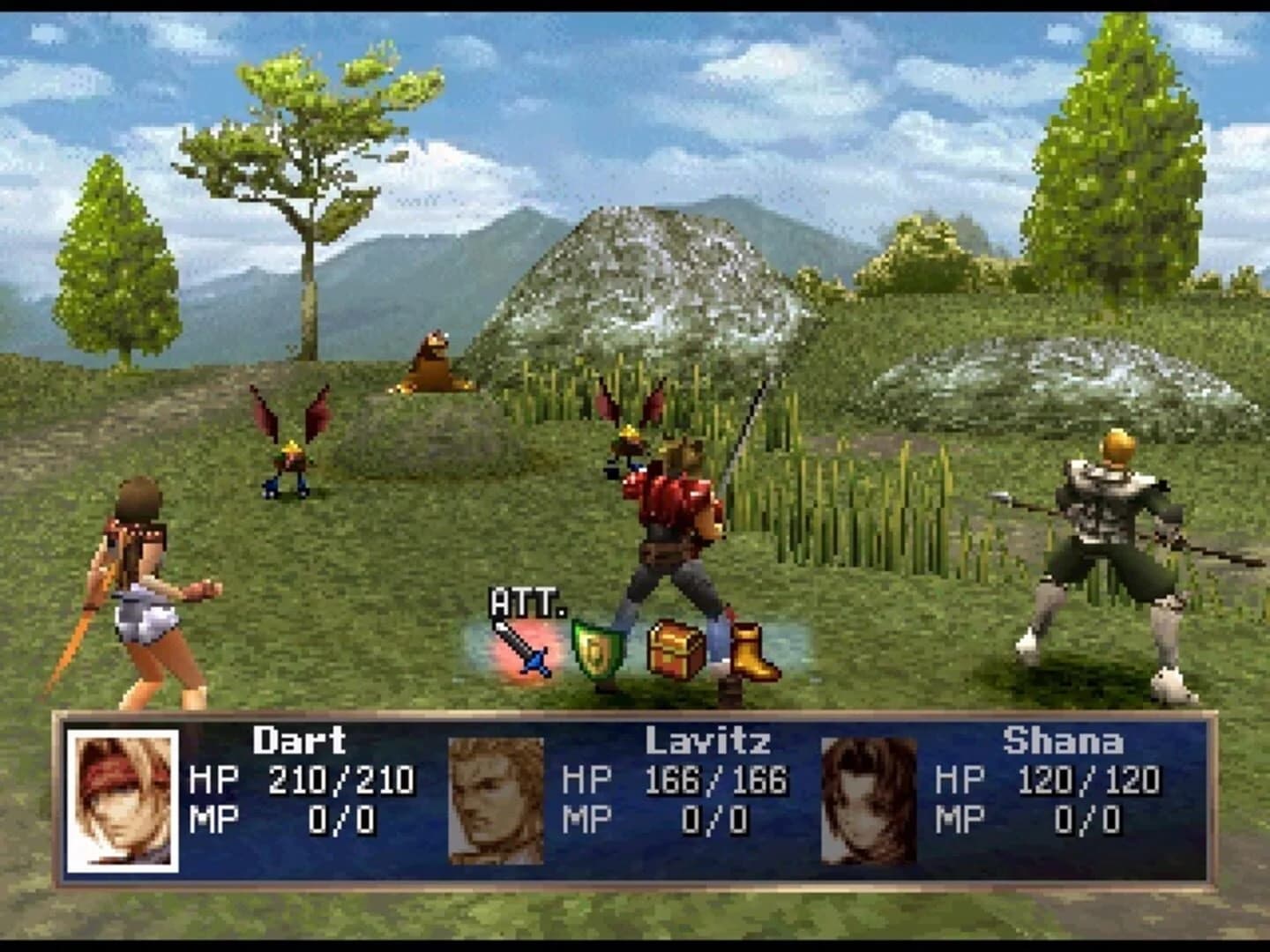Viewport: 1270px width, 952px height.
Task: Target the winged bat enemy near the rock
Action: [628, 432]
